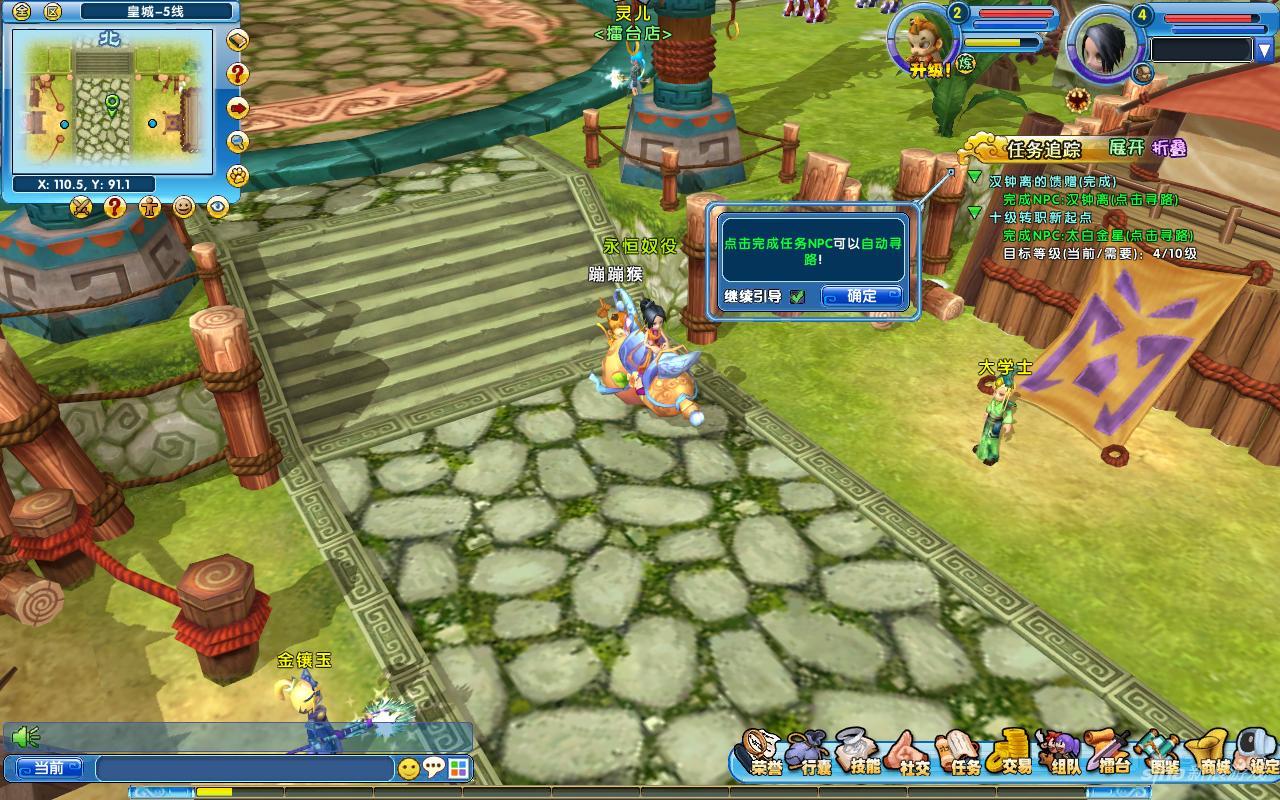Click the chat input box
Viewport: 1280px width, 800px height.
(245, 768)
